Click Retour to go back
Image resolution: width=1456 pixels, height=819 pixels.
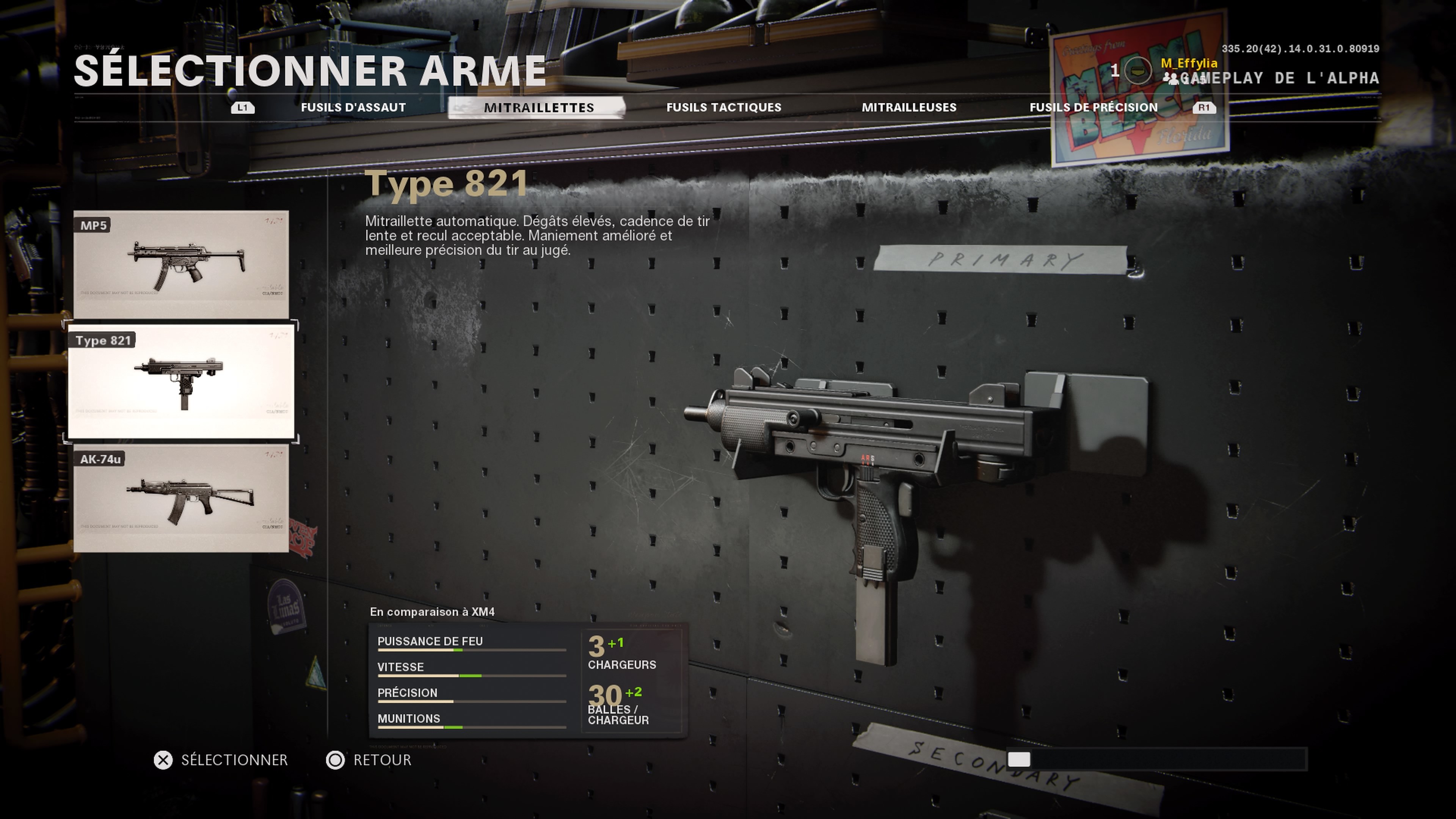click(x=383, y=760)
